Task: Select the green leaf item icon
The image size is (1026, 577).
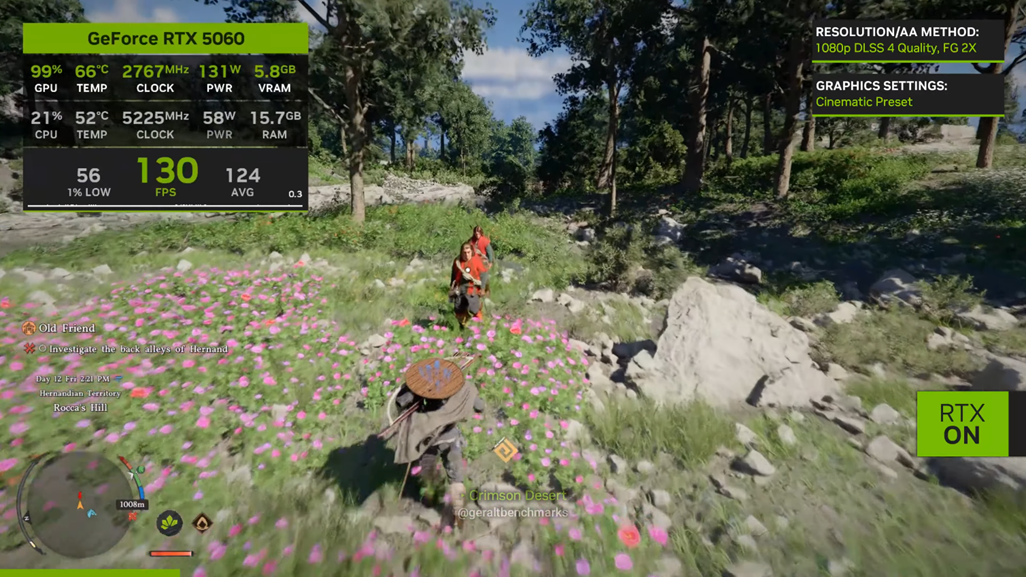Action: [169, 521]
